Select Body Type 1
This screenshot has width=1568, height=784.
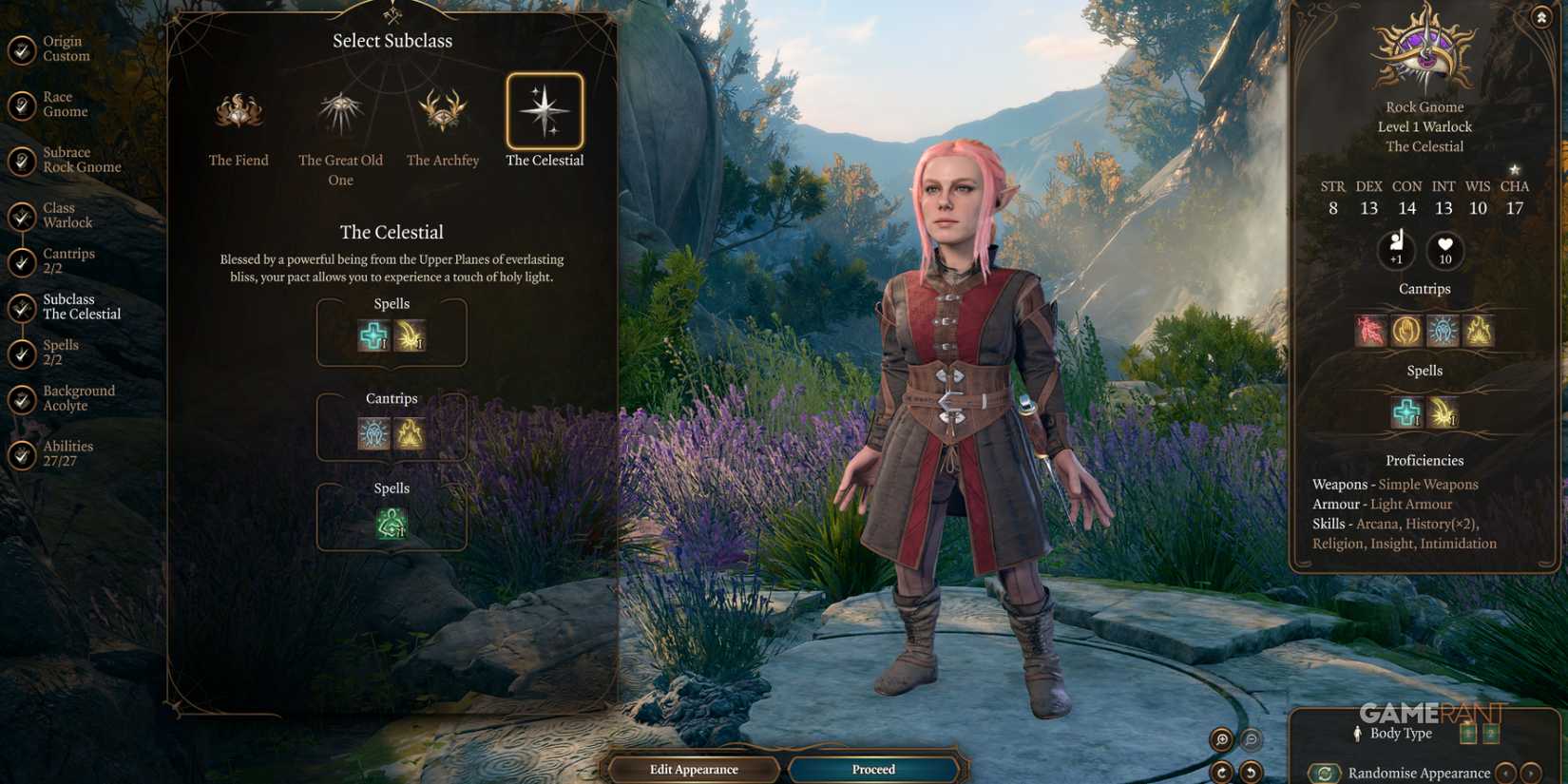(x=1469, y=733)
